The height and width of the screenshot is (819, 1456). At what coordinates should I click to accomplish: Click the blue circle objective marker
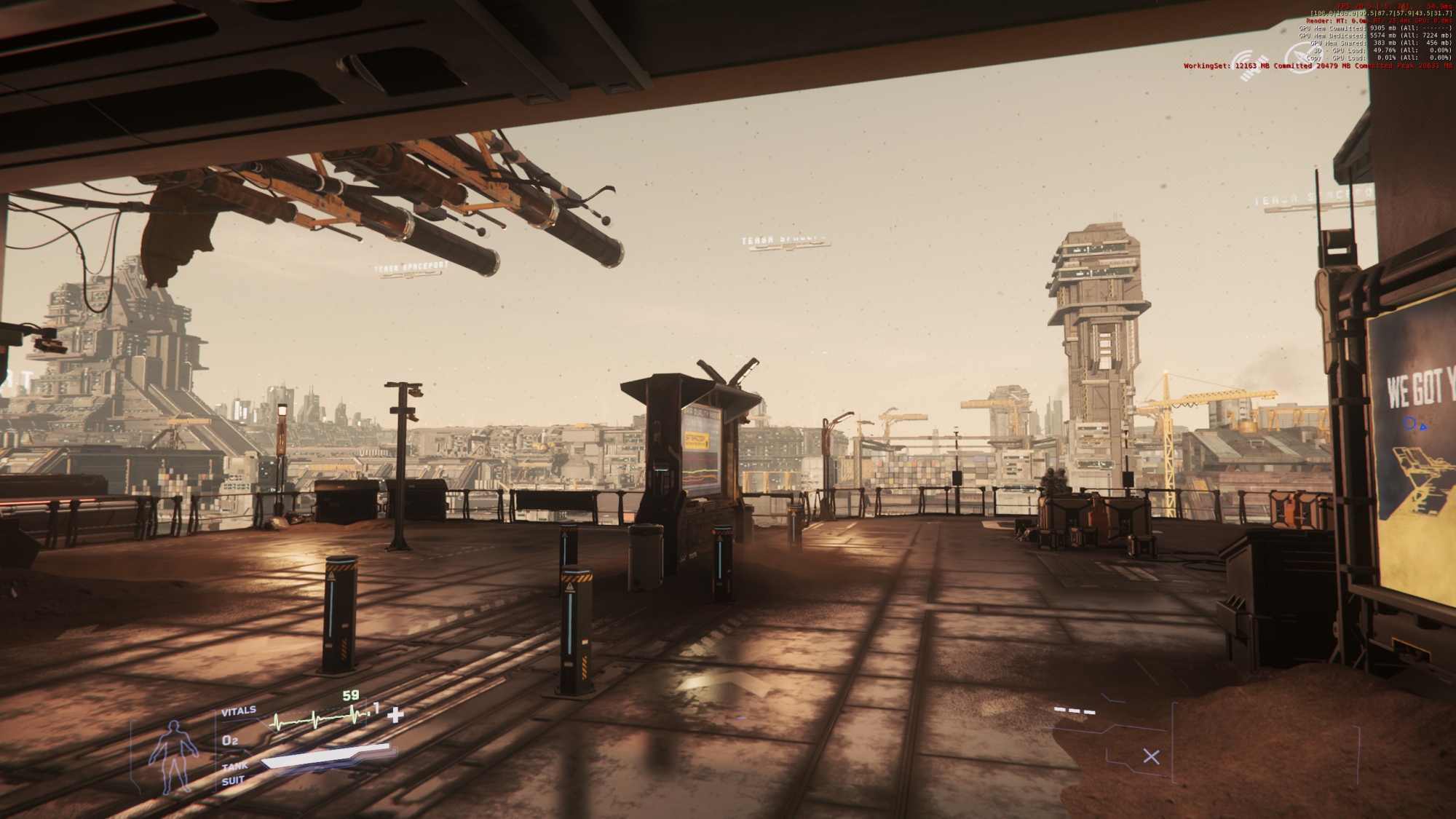(1409, 423)
